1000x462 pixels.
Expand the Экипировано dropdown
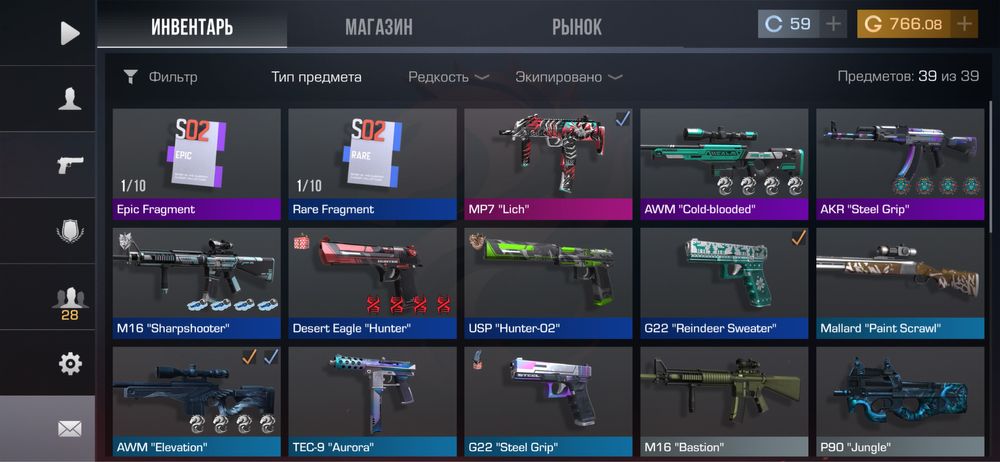(x=568, y=77)
